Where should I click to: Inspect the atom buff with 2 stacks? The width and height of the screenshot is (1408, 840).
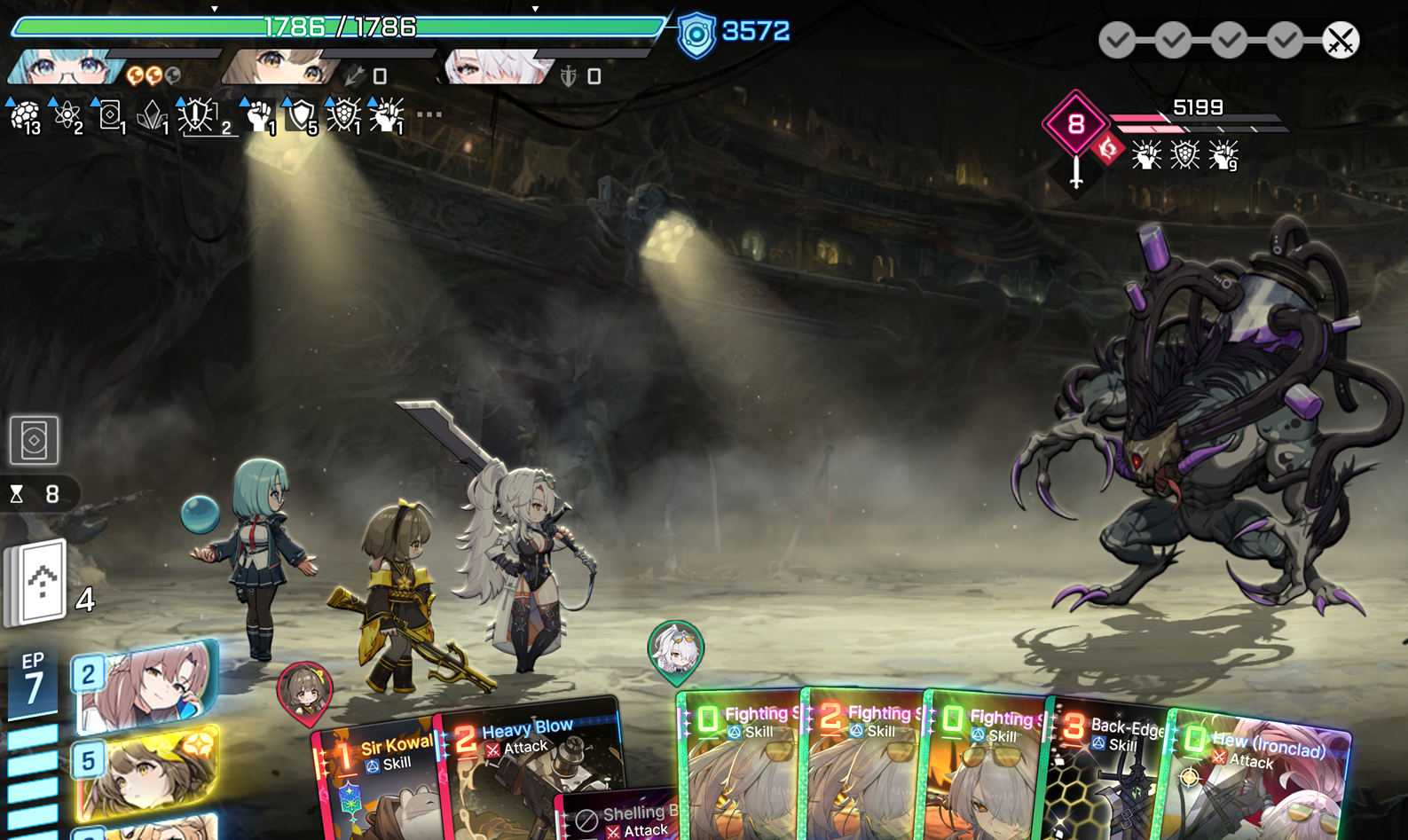click(x=67, y=116)
